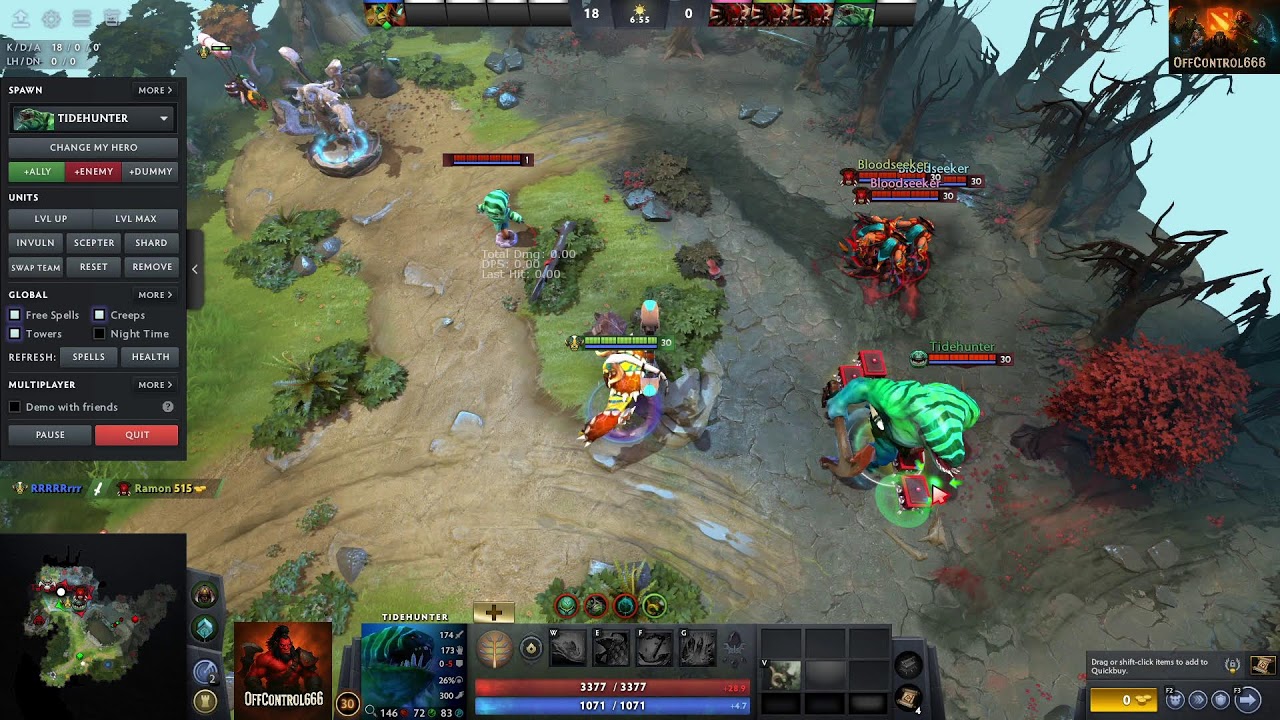
Task: Spawn hero as +Enemy
Action: [x=93, y=171]
